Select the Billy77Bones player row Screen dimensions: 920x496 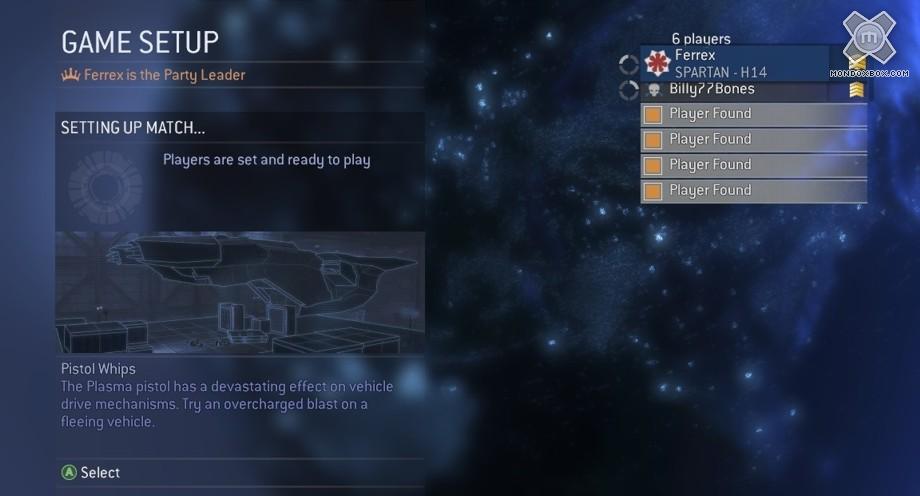750,90
